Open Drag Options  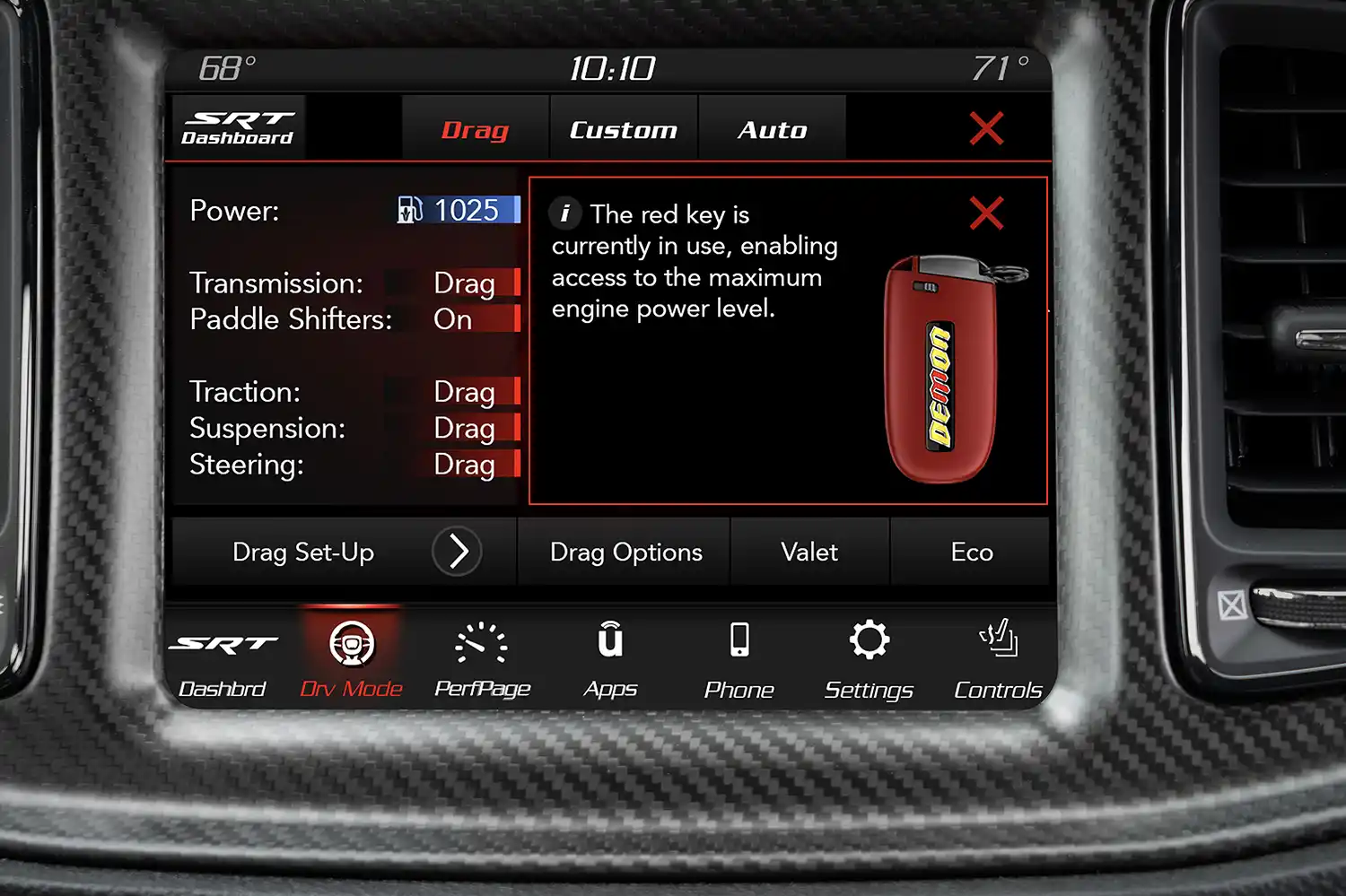tap(626, 552)
